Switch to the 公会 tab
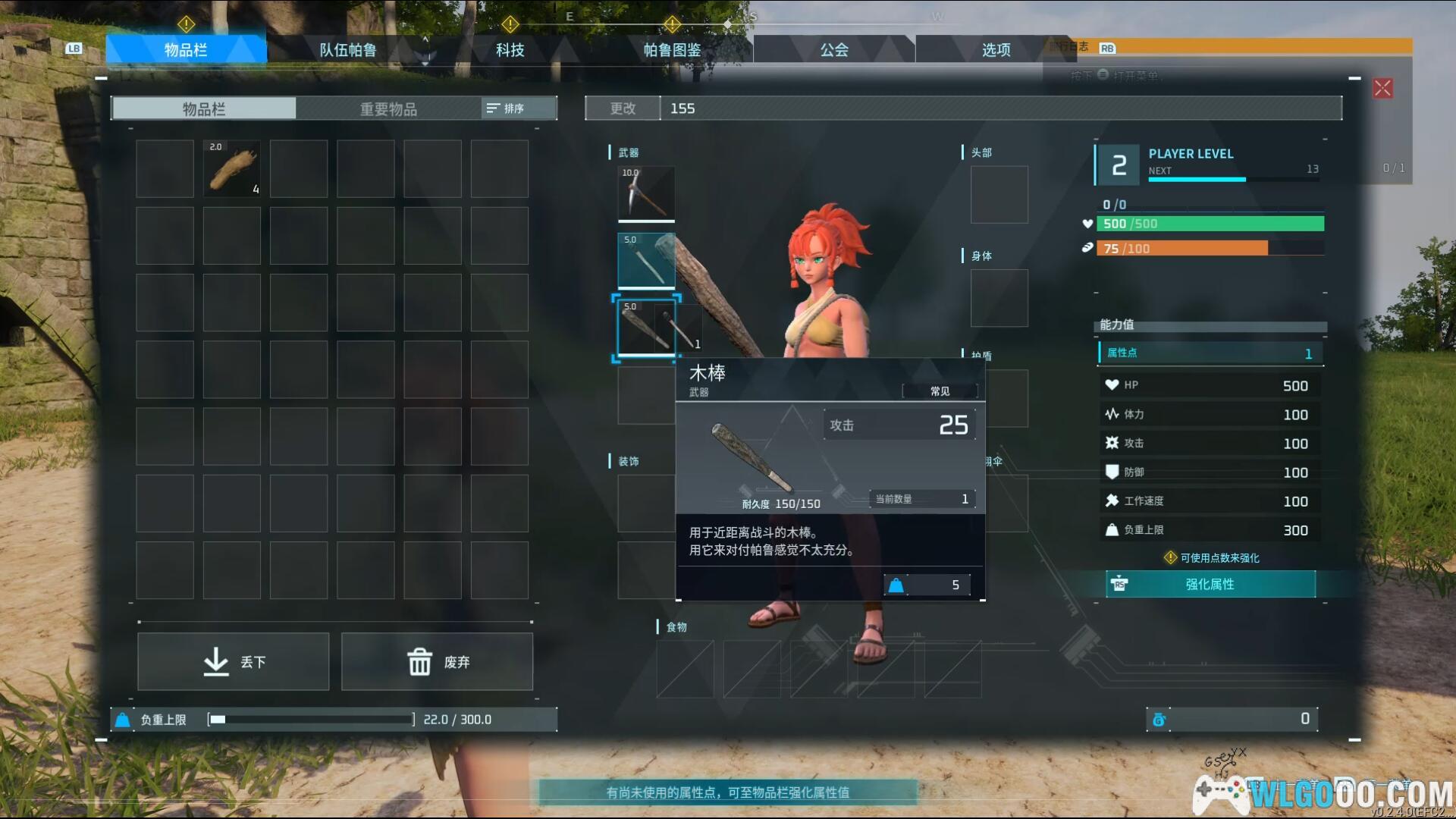1456x819 pixels. click(x=834, y=50)
